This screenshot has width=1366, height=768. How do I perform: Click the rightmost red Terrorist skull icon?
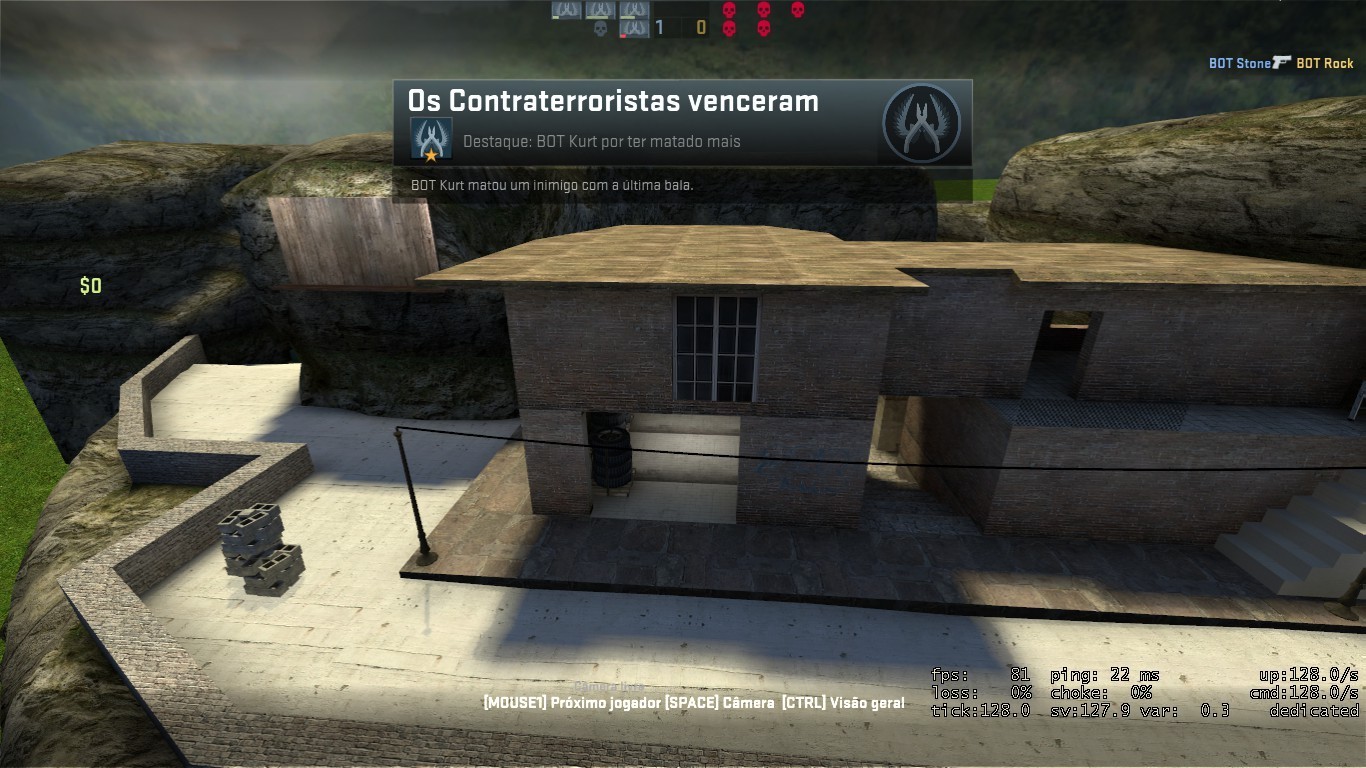pos(797,9)
